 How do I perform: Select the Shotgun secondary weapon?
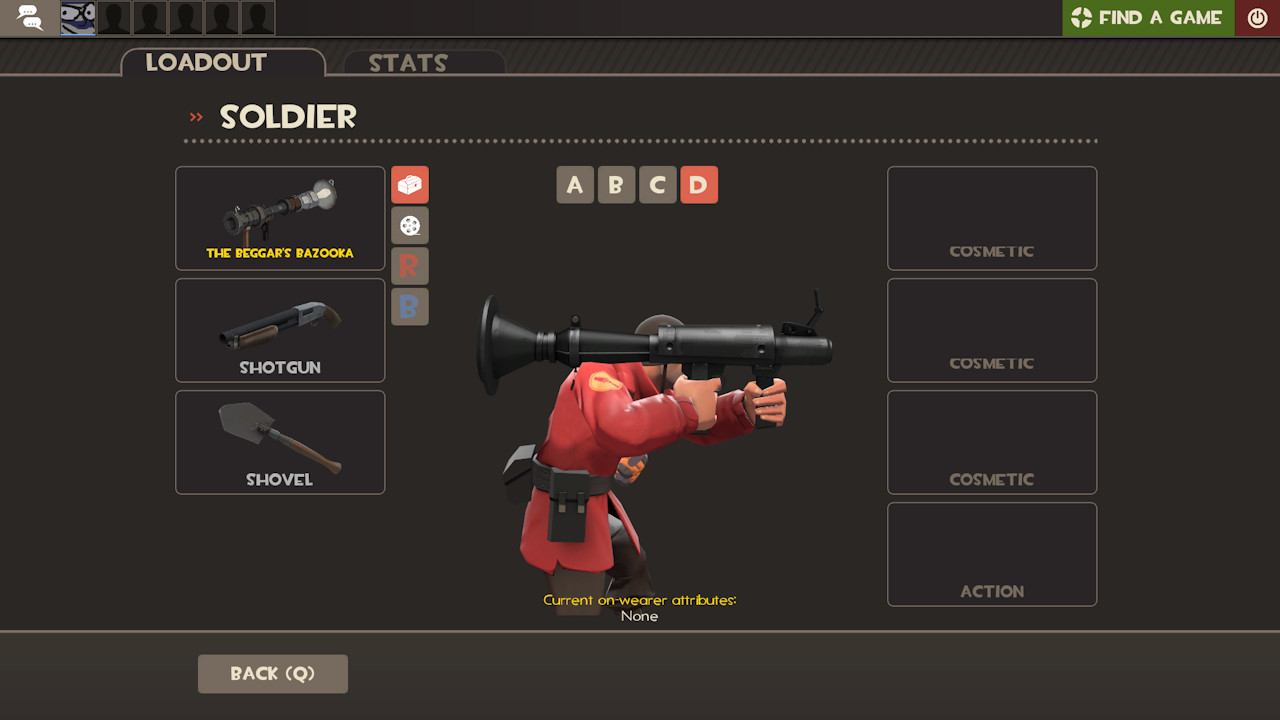(x=280, y=330)
